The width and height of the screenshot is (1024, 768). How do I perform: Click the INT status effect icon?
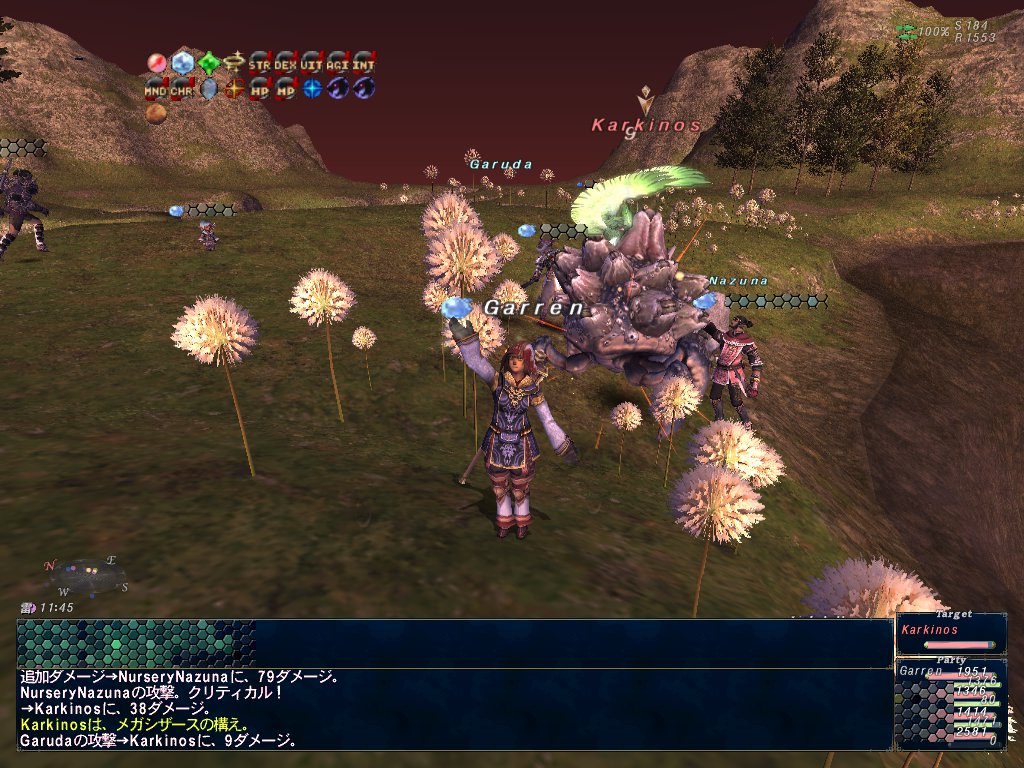(x=364, y=63)
